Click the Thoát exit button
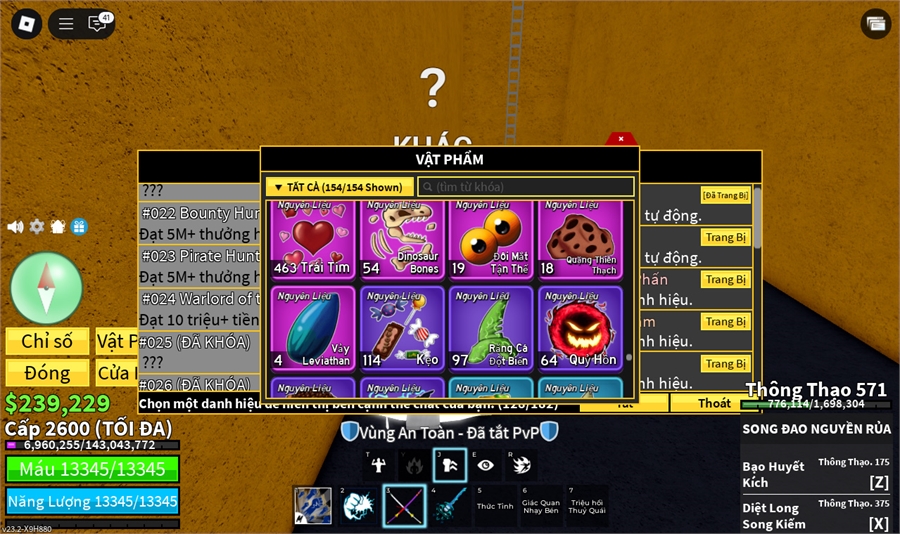The image size is (900, 534). click(x=714, y=403)
